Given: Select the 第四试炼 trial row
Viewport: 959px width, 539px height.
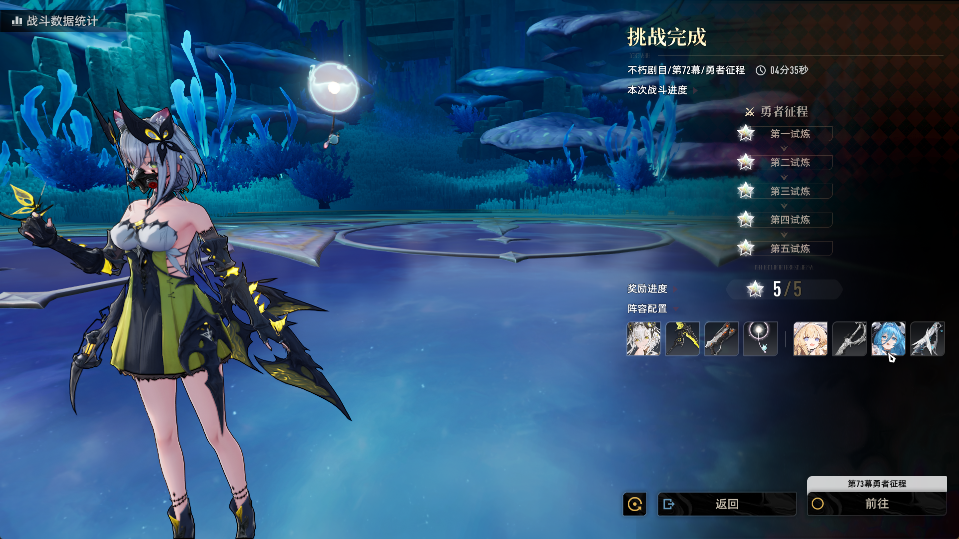Looking at the screenshot, I should click(789, 219).
